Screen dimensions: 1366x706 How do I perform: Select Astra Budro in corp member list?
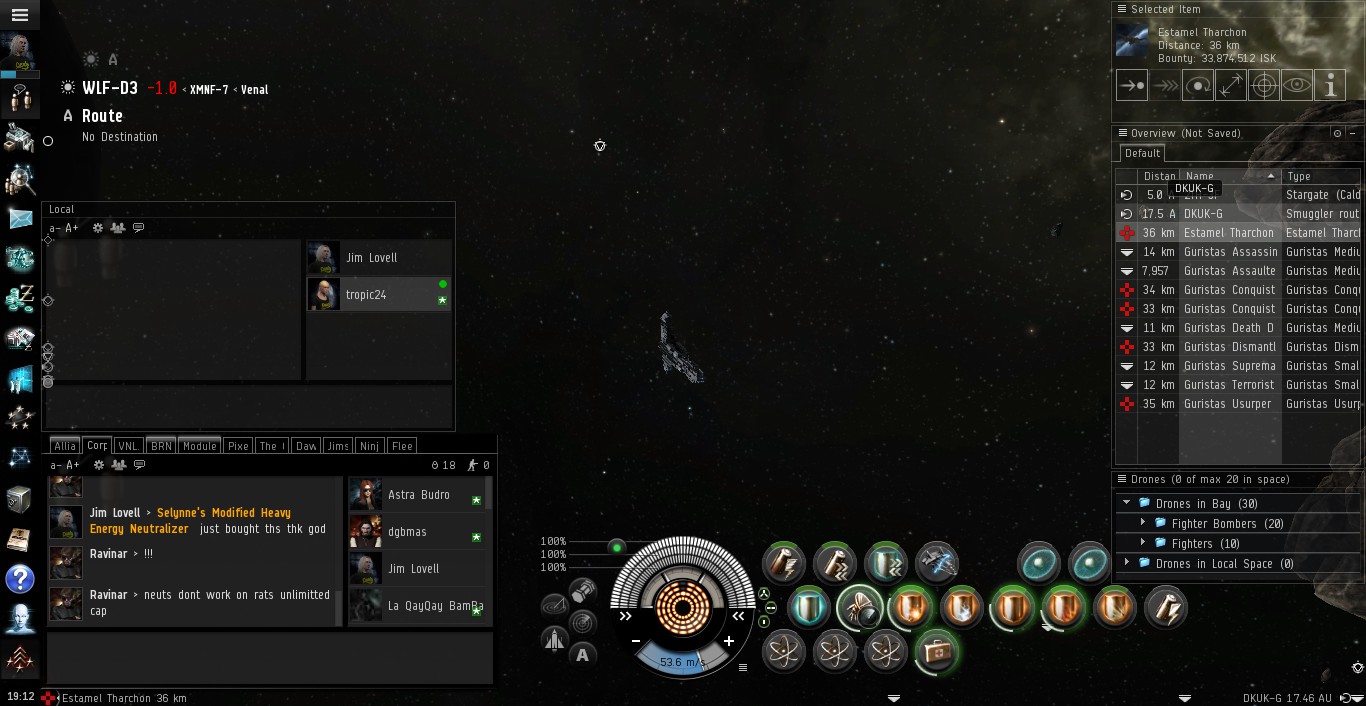pos(418,495)
